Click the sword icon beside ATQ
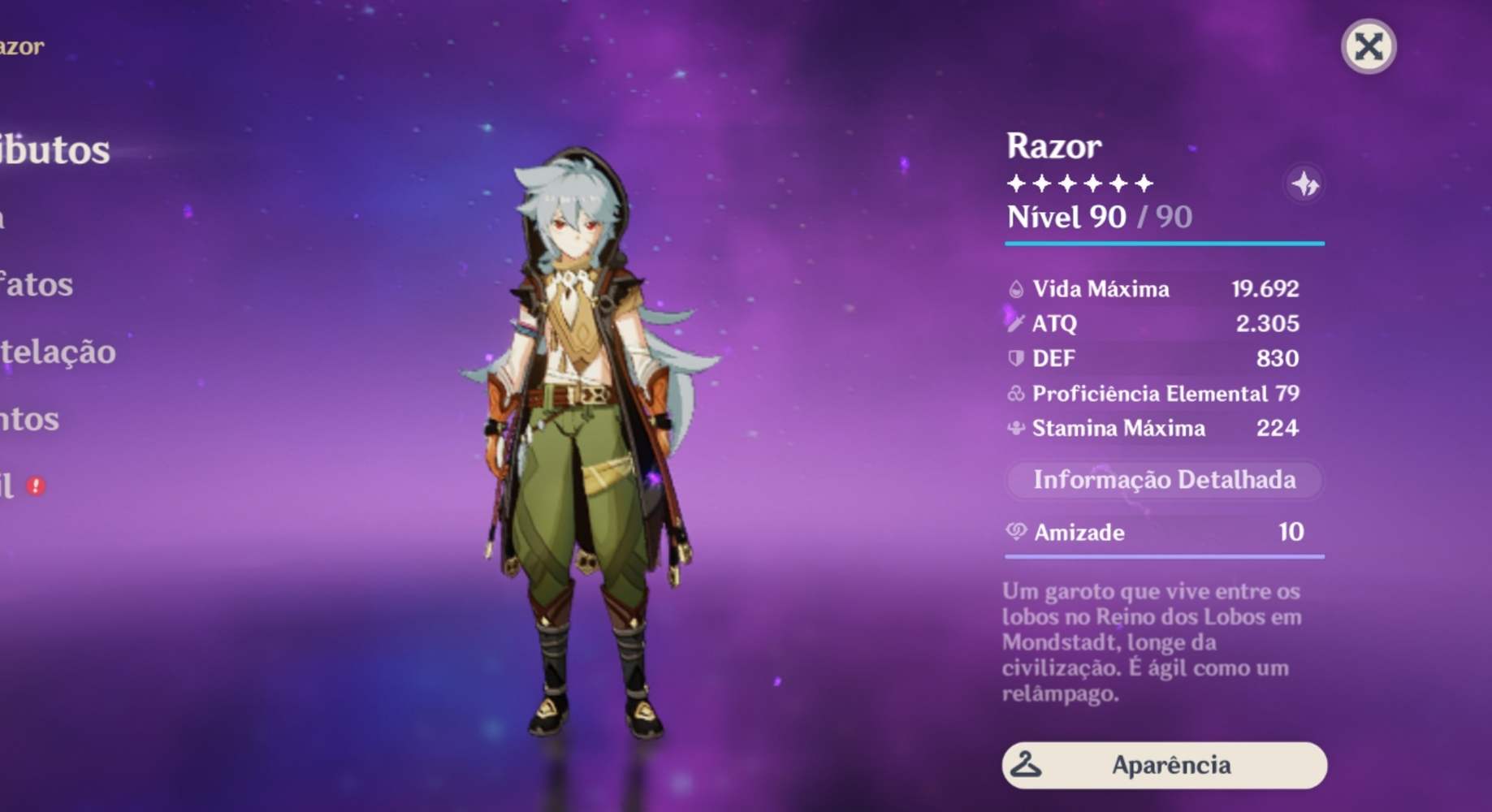Screen dimensions: 1492x812 tap(1017, 323)
